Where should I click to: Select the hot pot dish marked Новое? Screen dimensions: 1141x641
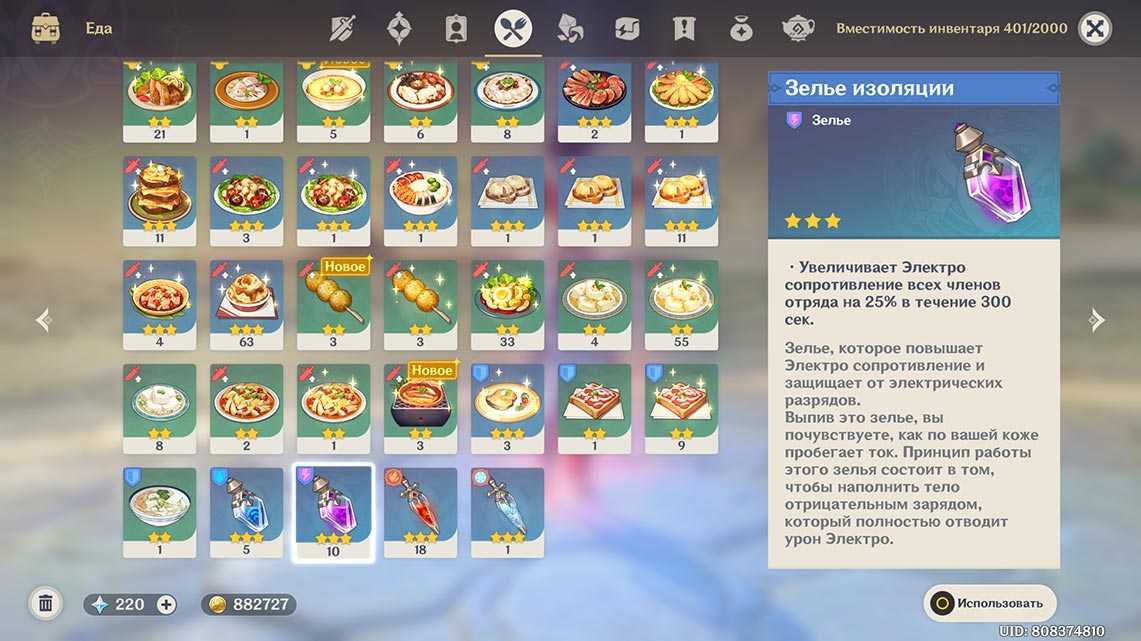(x=420, y=407)
